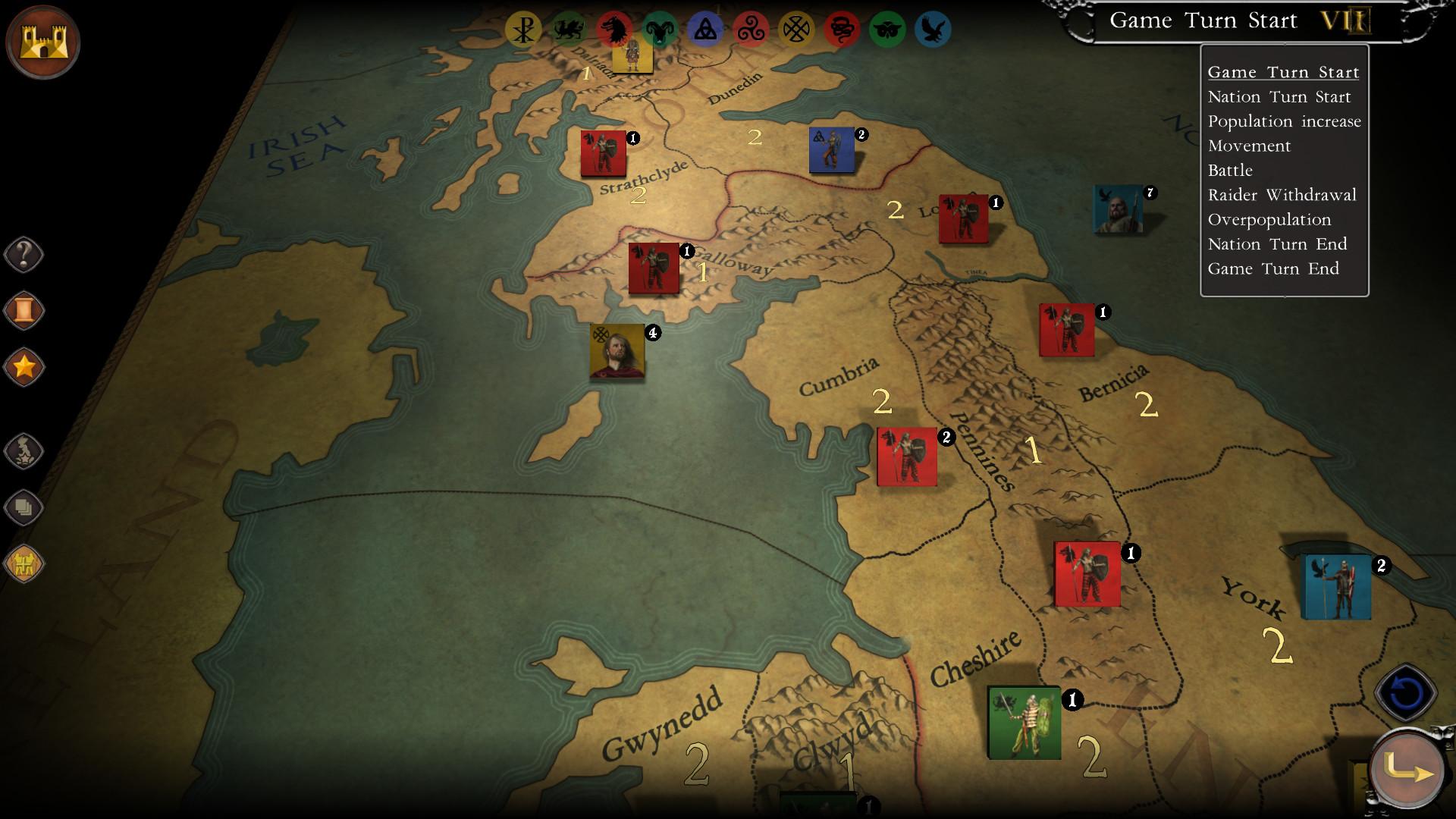The width and height of the screenshot is (1456, 819).
Task: Select the Raider Withdrawal phase entry
Action: coord(1282,195)
